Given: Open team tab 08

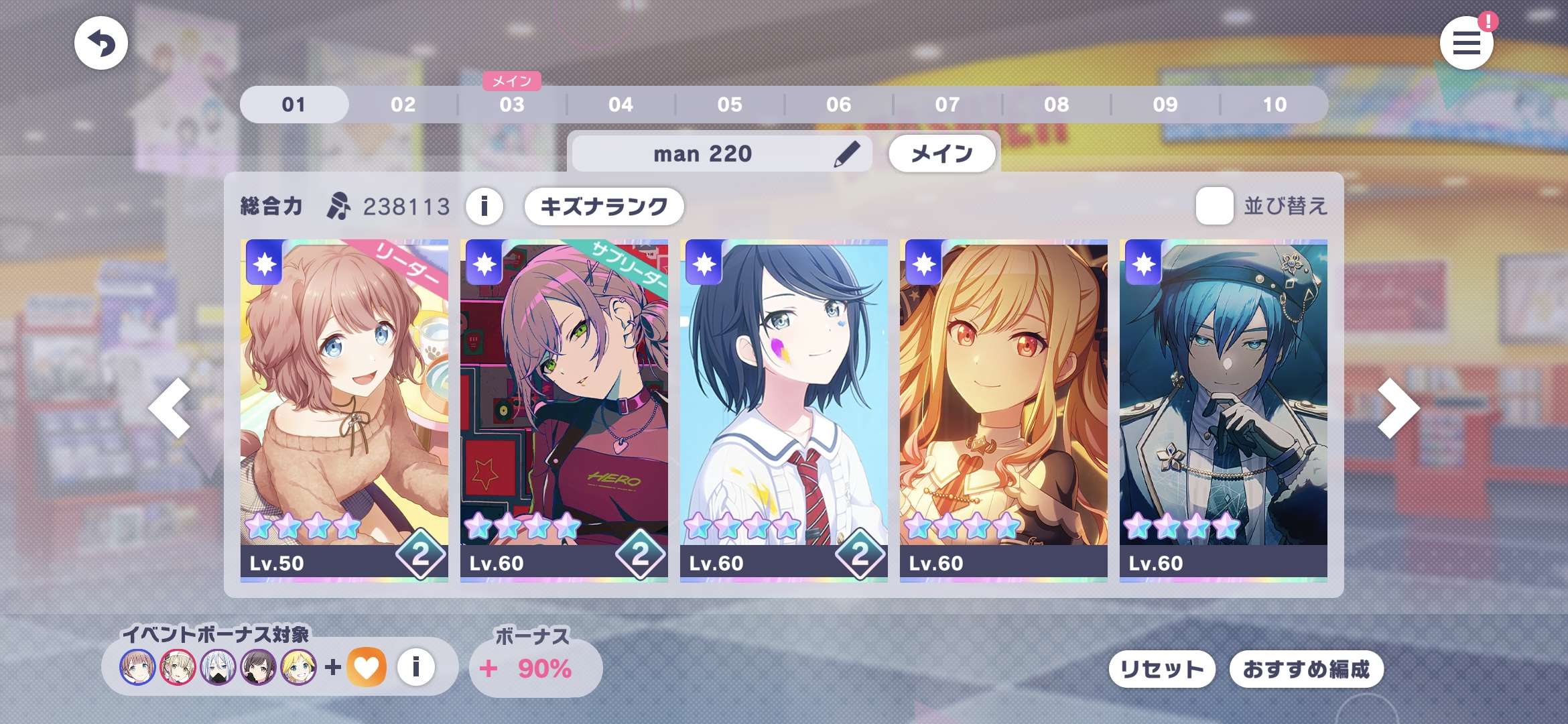Looking at the screenshot, I should click(1056, 105).
